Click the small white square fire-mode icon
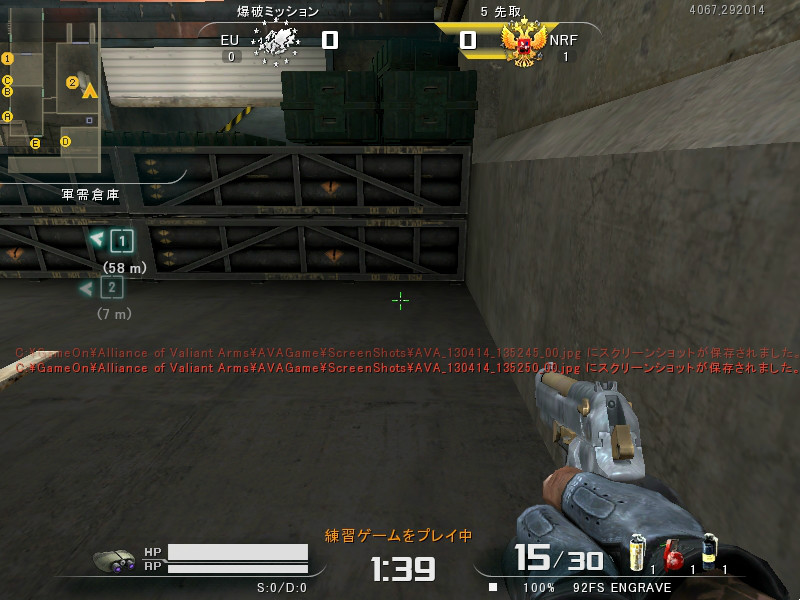 point(492,587)
